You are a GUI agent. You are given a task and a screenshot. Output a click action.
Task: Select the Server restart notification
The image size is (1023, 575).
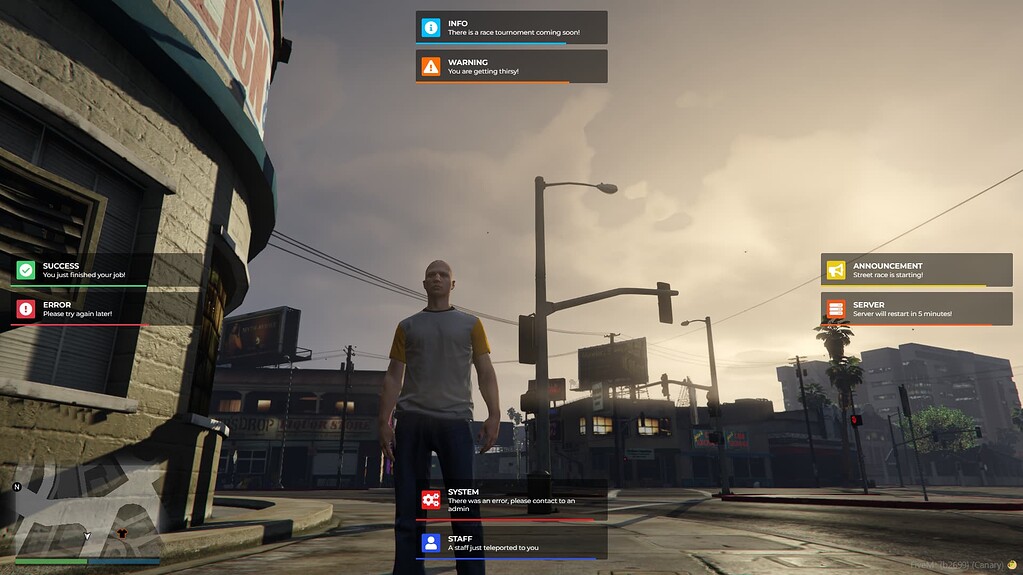click(x=917, y=309)
